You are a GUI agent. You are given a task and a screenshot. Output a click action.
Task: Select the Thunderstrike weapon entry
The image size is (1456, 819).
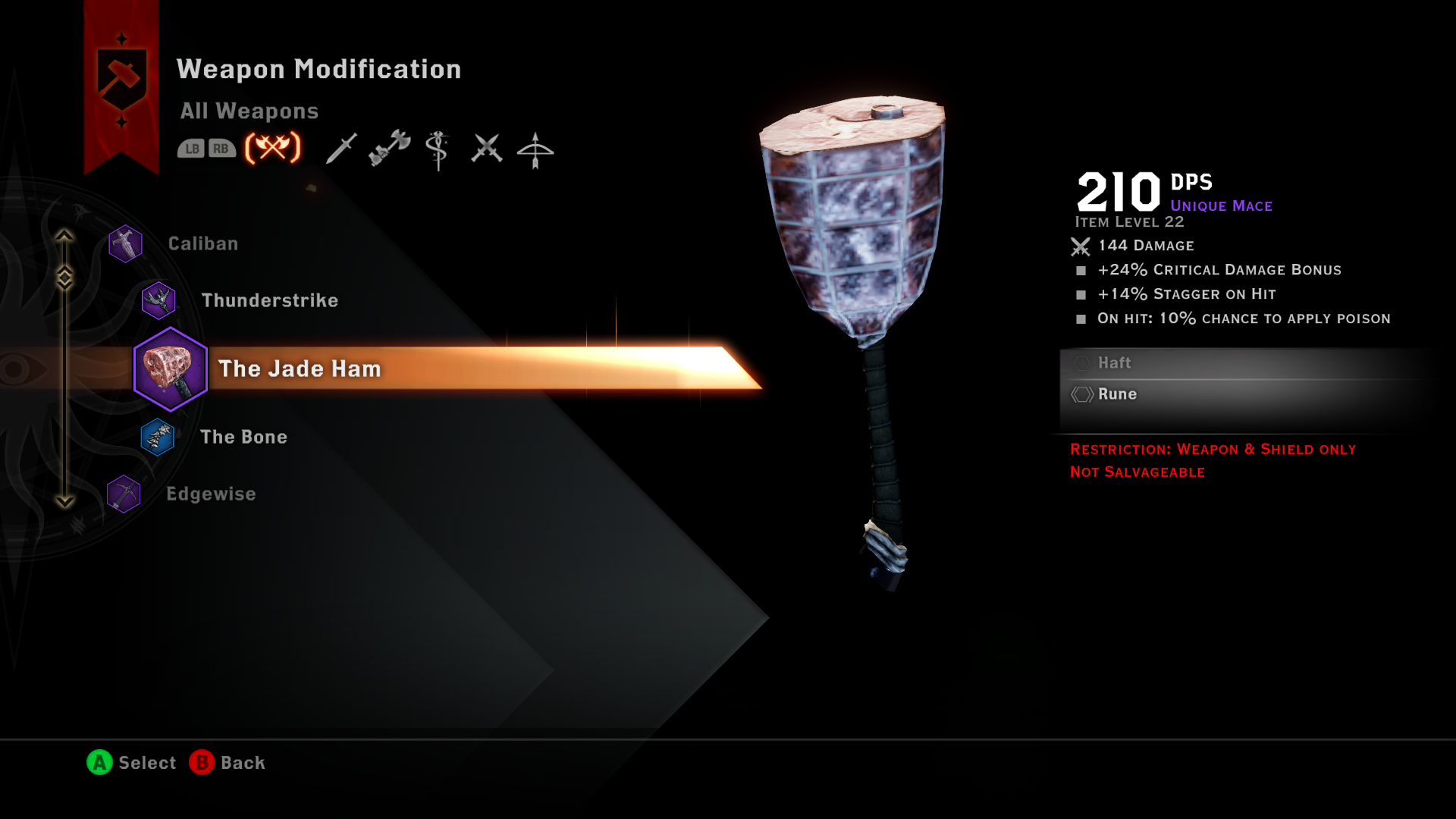269,300
